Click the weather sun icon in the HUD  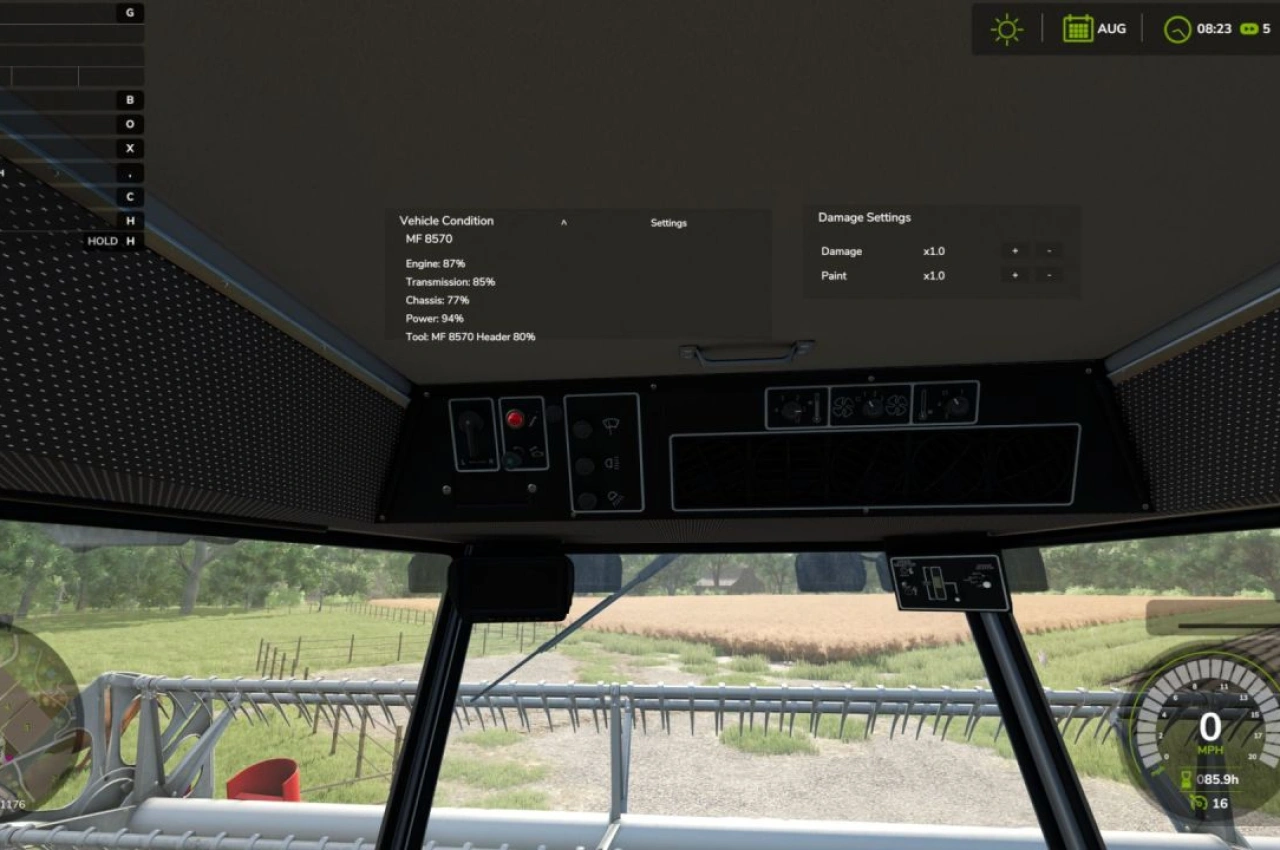(1006, 28)
